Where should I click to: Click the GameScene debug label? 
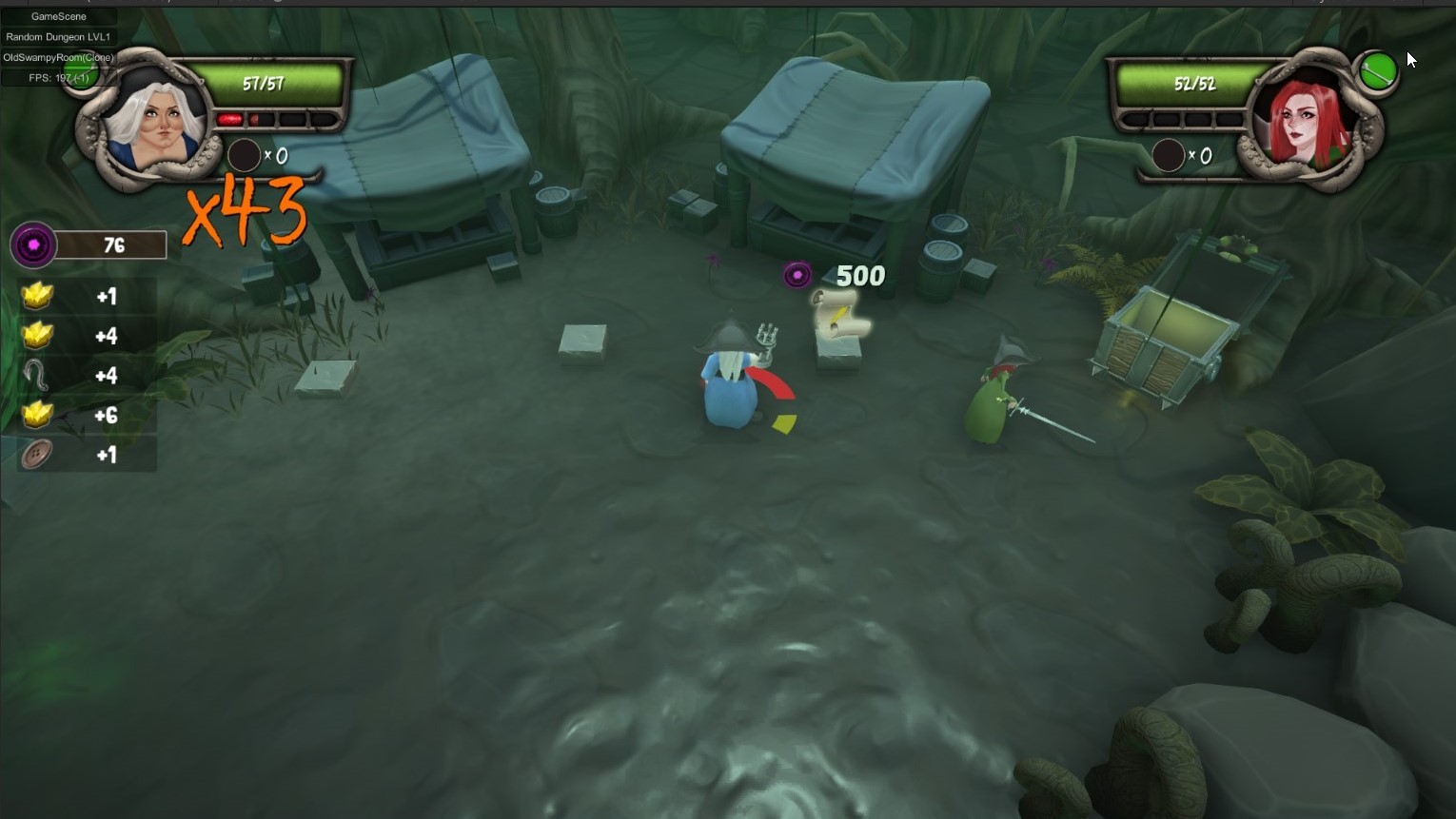coord(59,16)
